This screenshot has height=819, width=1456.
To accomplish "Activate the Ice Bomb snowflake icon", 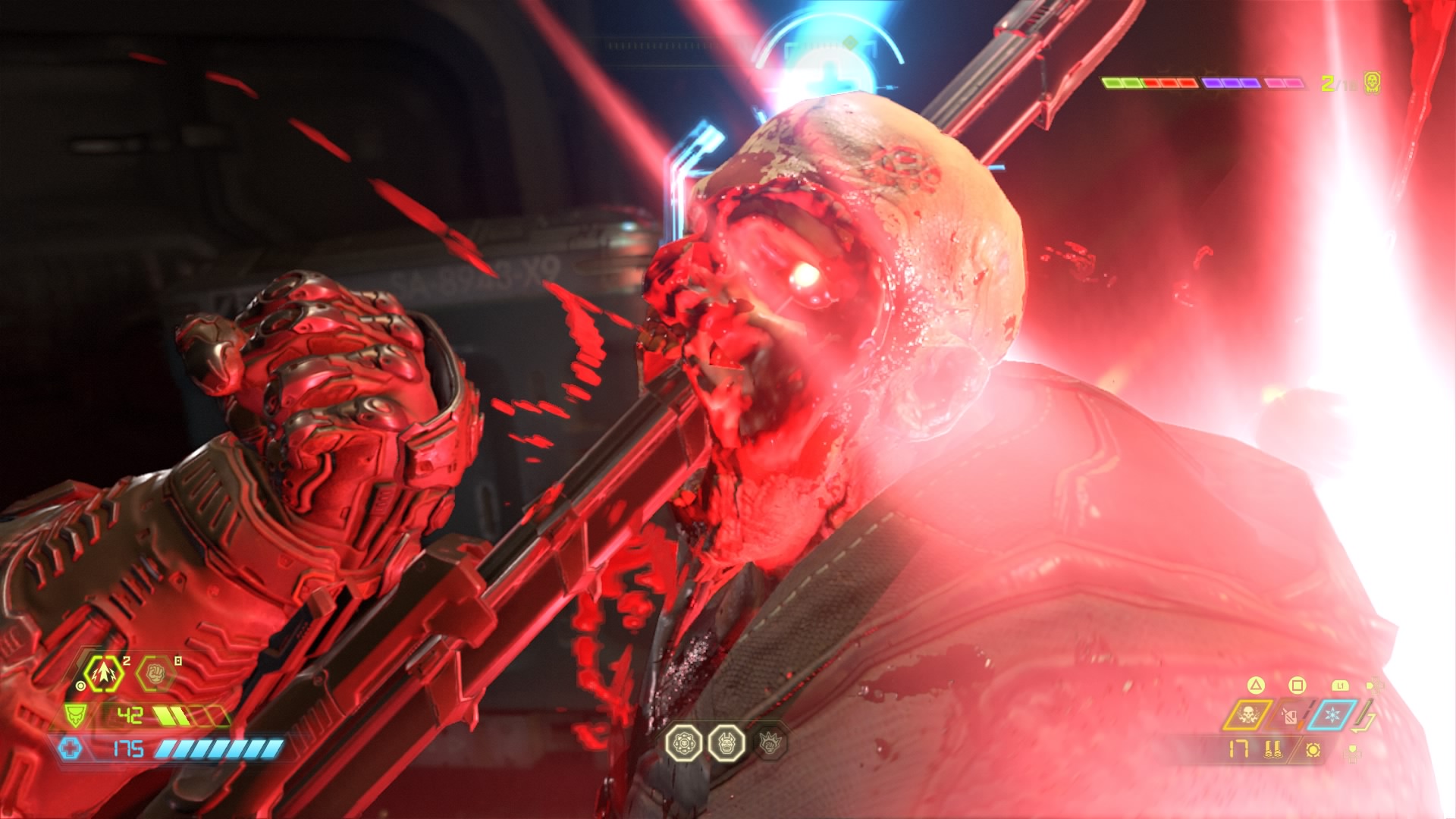I will pyautogui.click(x=1331, y=715).
